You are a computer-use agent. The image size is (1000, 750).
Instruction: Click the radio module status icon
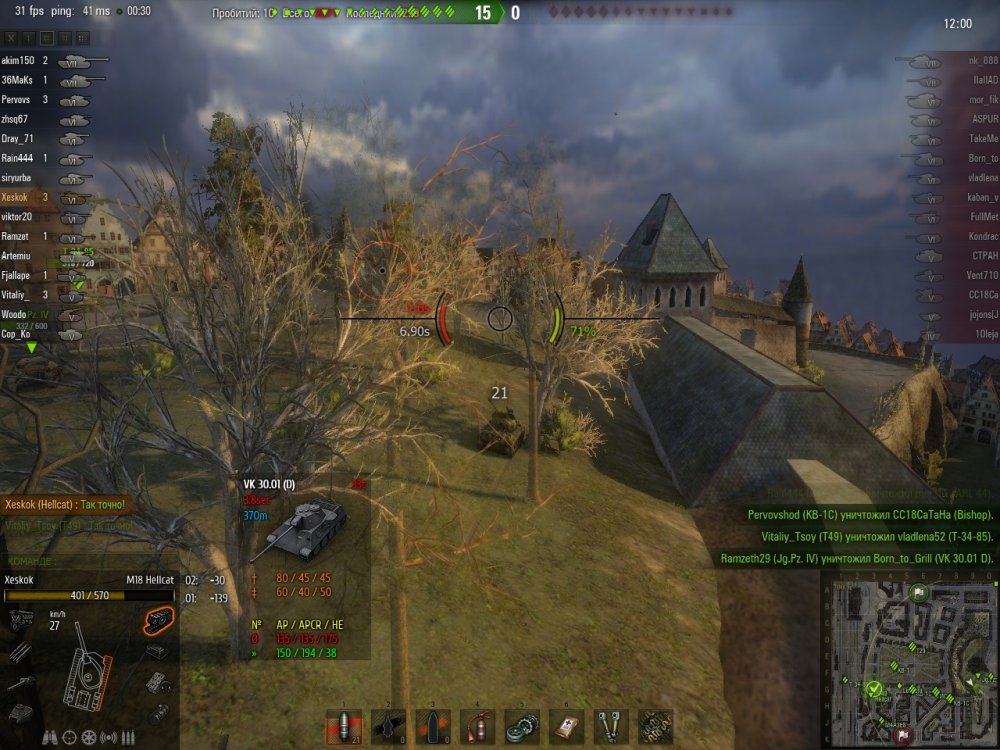156,652
